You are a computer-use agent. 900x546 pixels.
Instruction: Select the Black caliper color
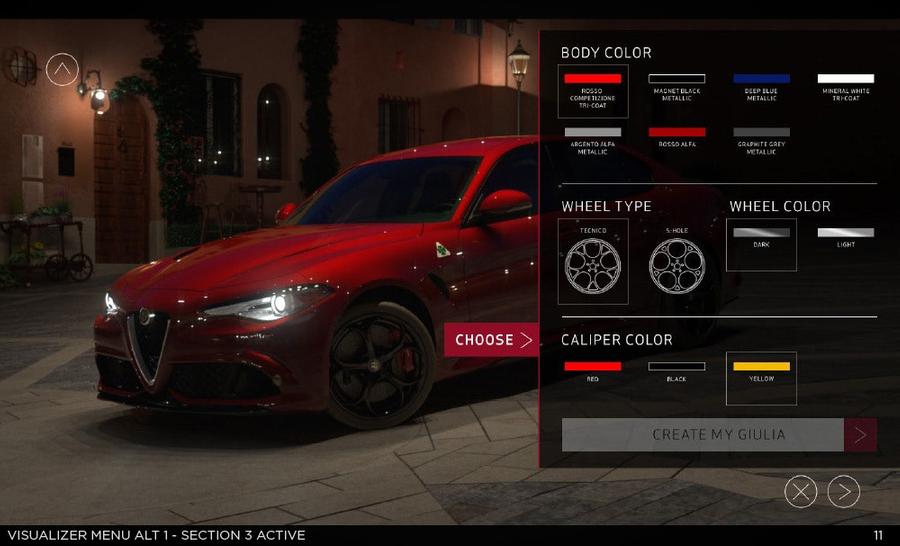(x=677, y=371)
